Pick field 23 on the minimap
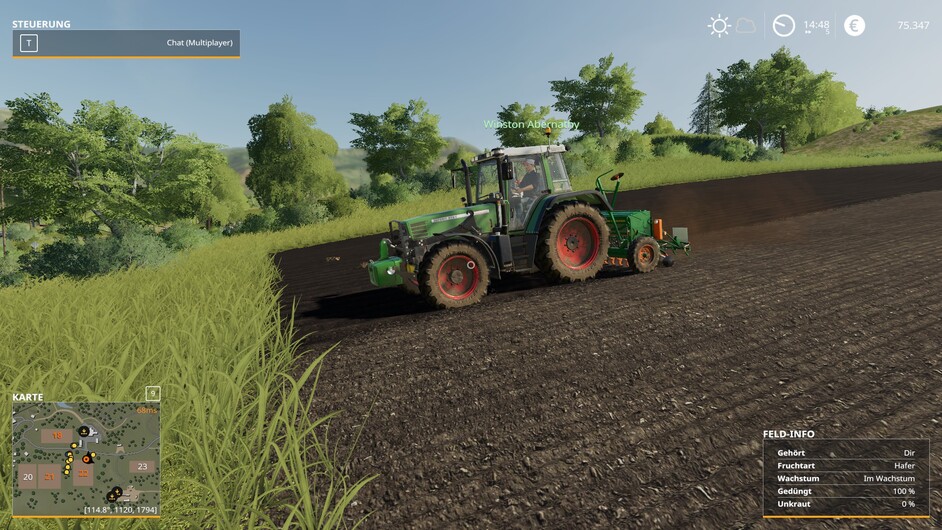Viewport: 942px width, 530px height. click(x=143, y=466)
